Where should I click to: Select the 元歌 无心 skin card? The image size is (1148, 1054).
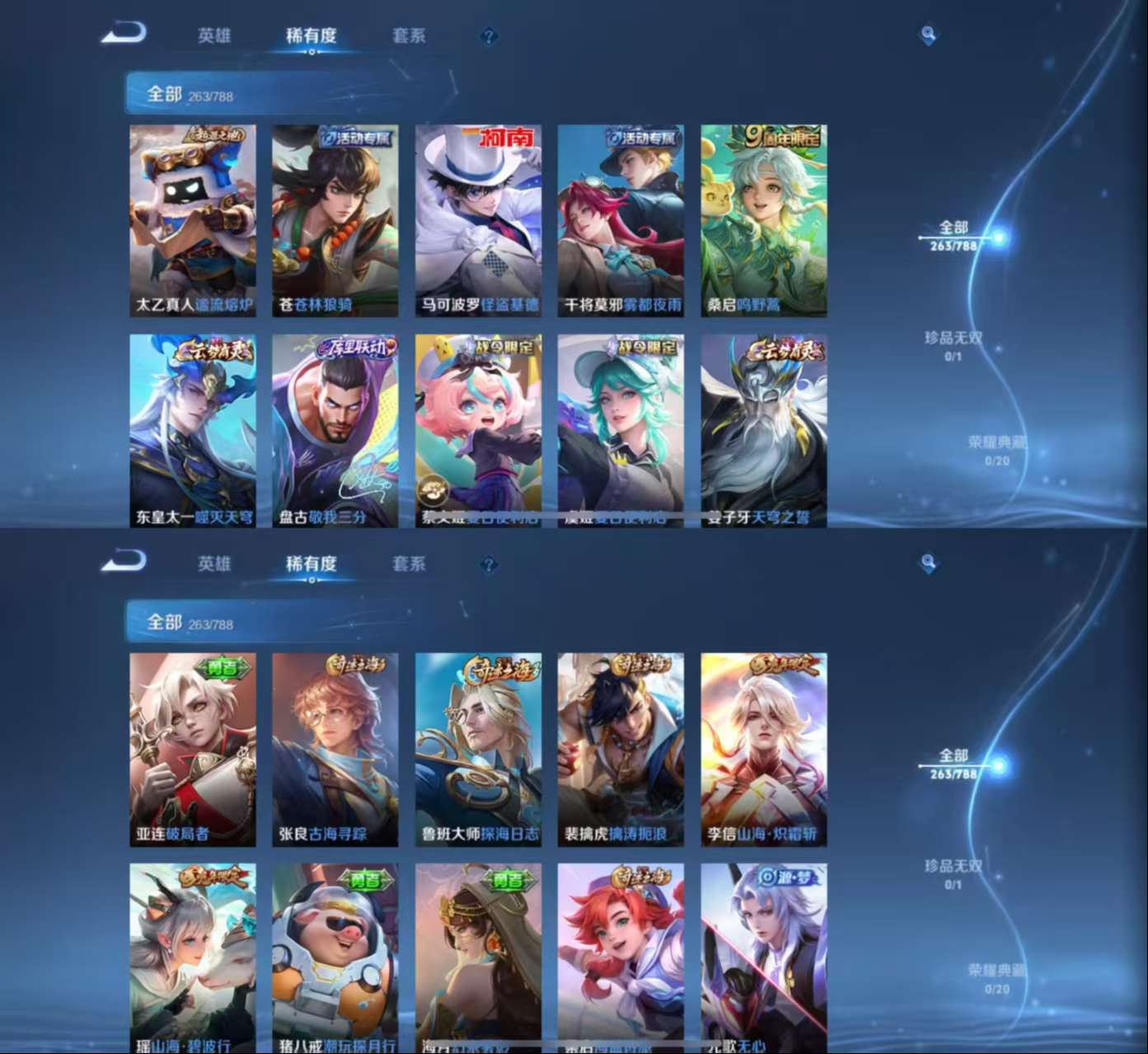[764, 958]
